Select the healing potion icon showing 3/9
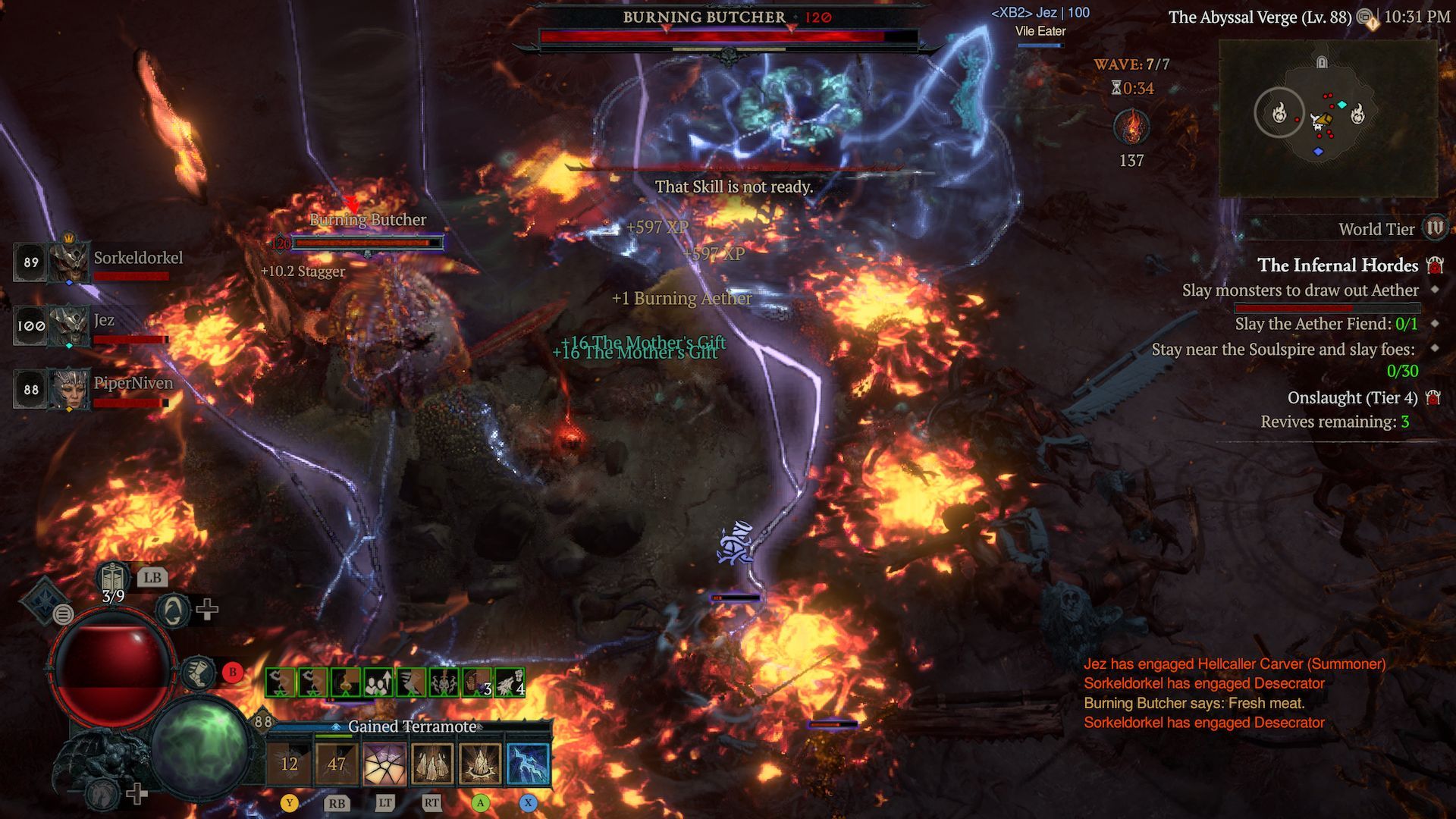This screenshot has height=819, width=1456. (x=112, y=579)
